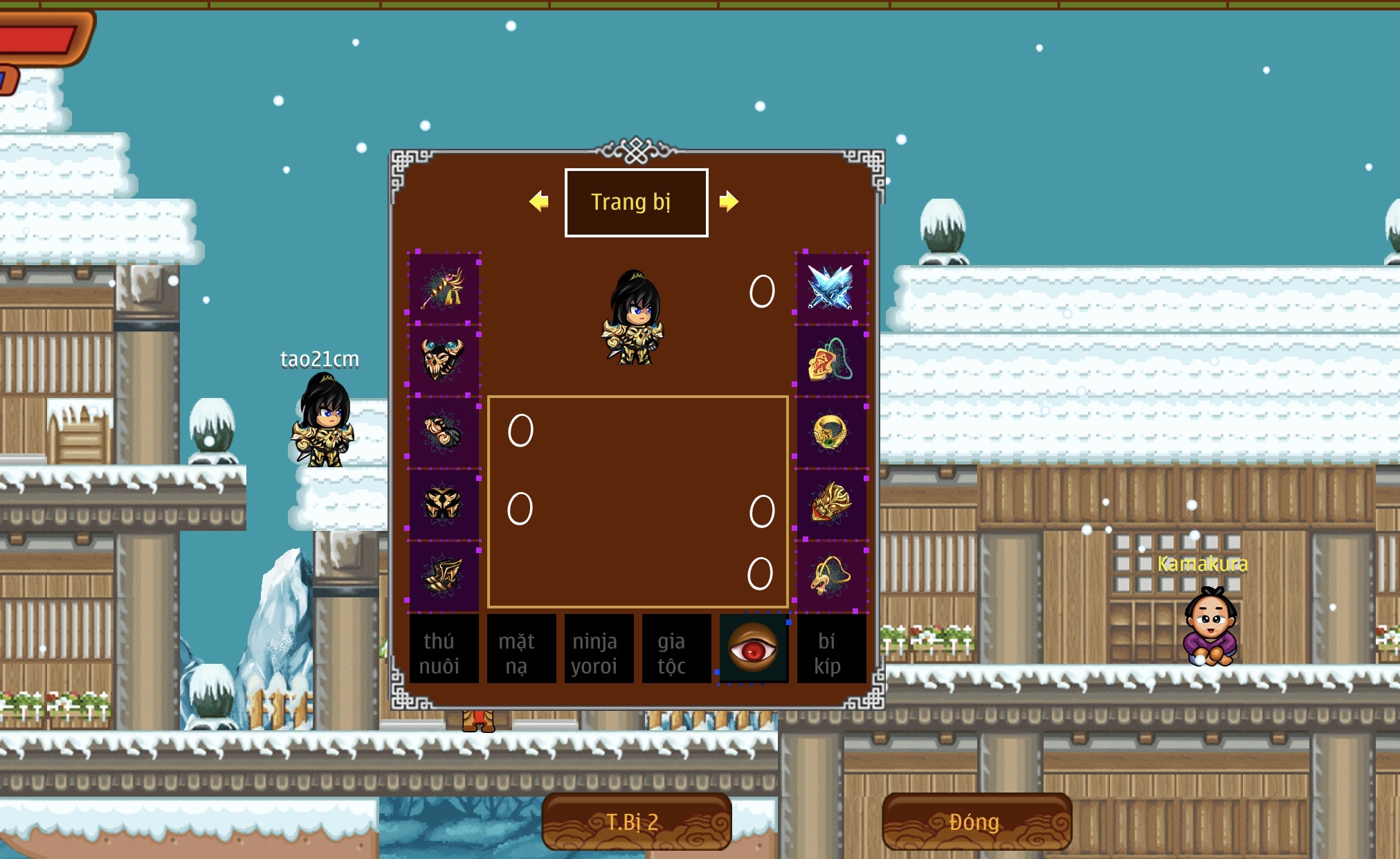Go to the previous panel with left arrow
1400x859 pixels.
coord(538,201)
